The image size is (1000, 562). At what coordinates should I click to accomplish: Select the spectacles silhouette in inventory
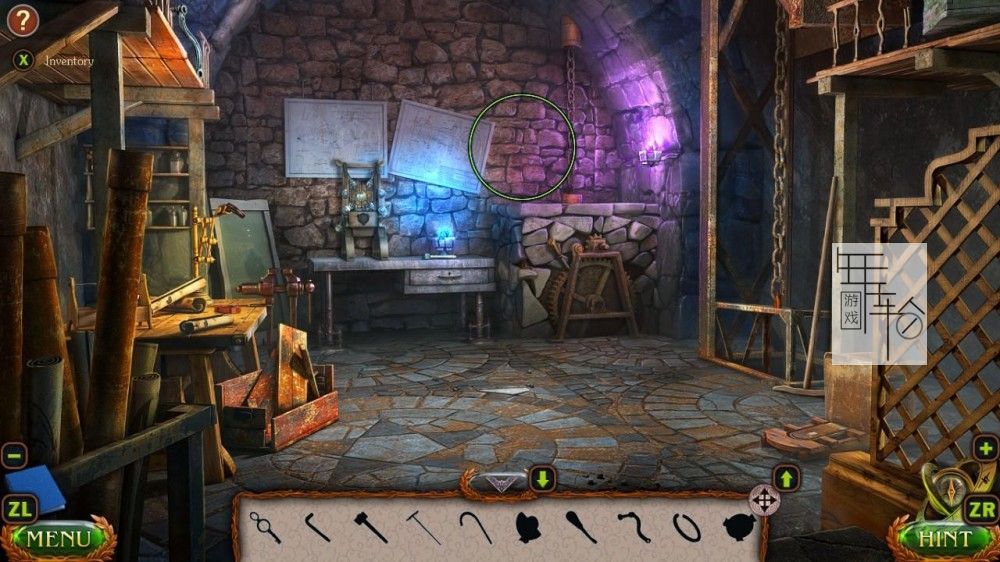[266, 526]
